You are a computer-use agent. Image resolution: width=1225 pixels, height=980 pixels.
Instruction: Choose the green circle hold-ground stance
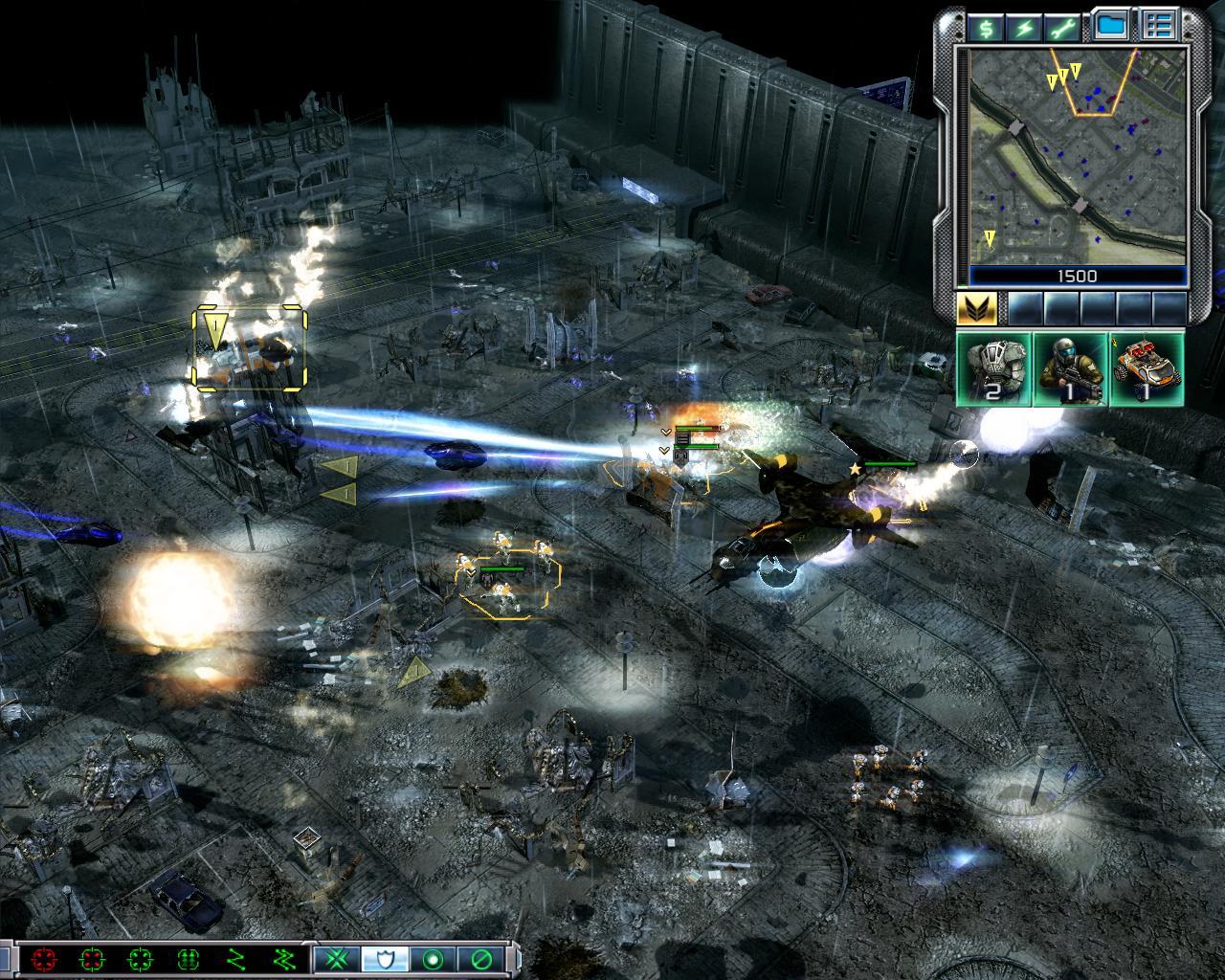(433, 959)
